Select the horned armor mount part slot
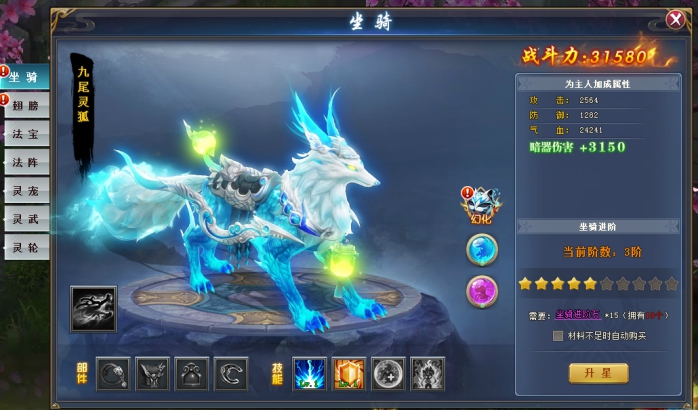Viewport: 698px width, 411px height. click(152, 372)
